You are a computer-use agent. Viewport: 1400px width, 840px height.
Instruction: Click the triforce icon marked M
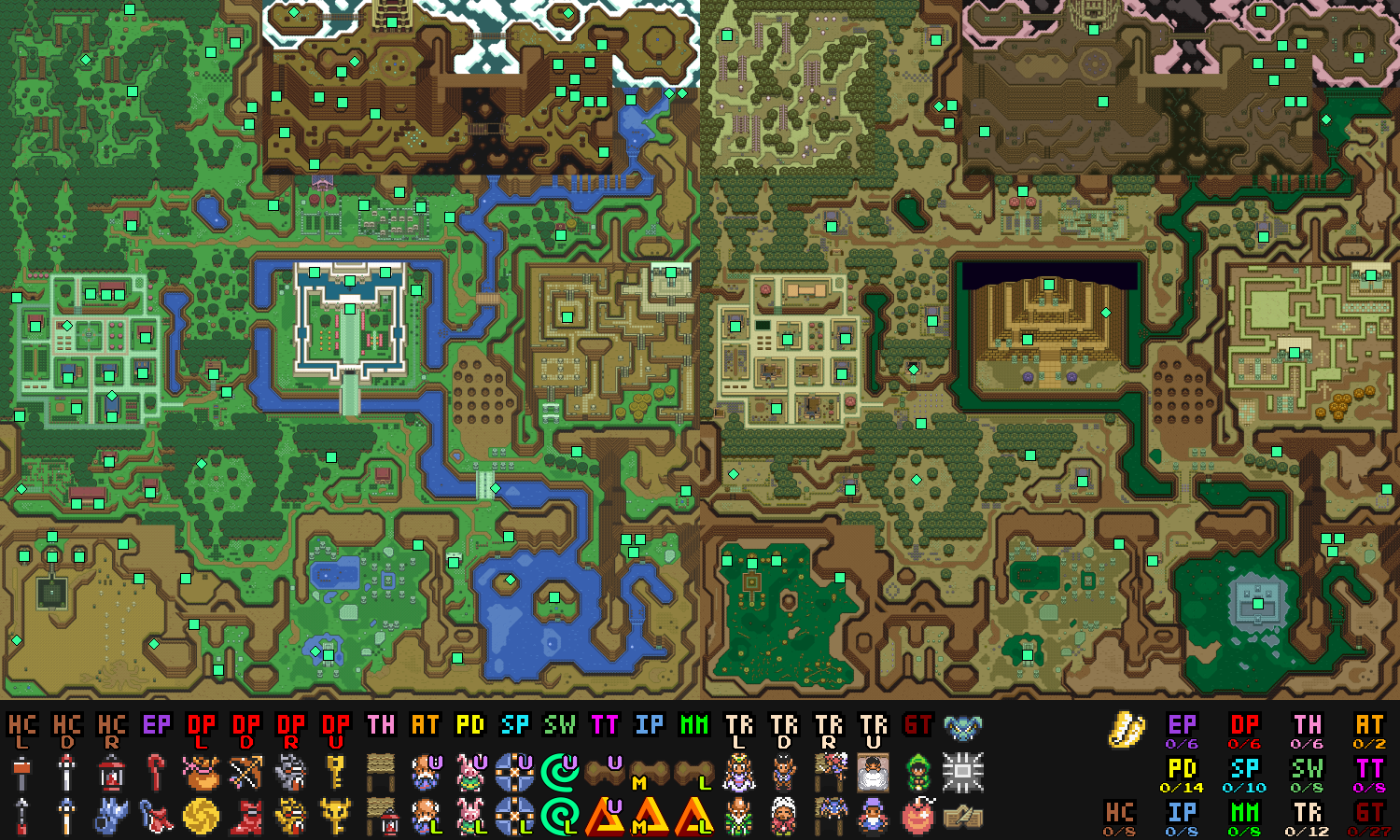[650, 817]
